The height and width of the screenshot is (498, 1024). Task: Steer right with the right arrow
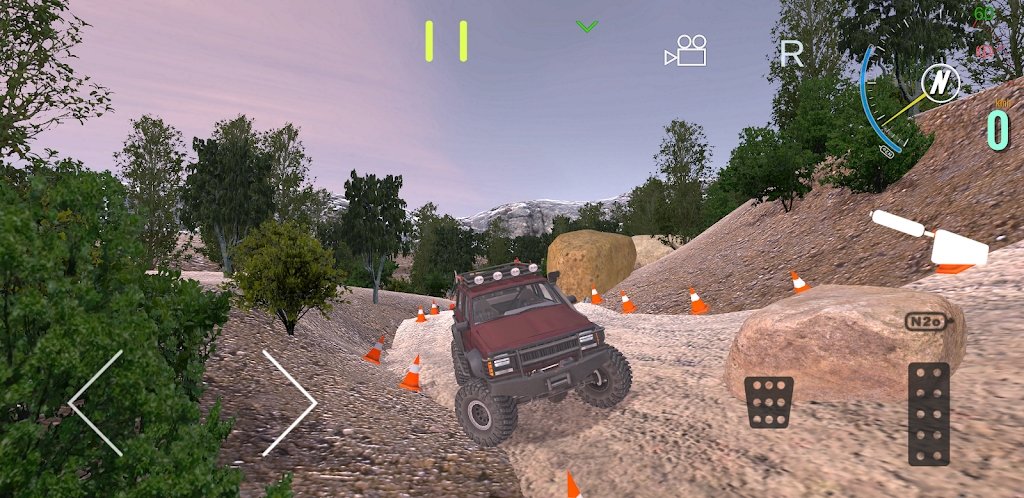click(x=289, y=403)
